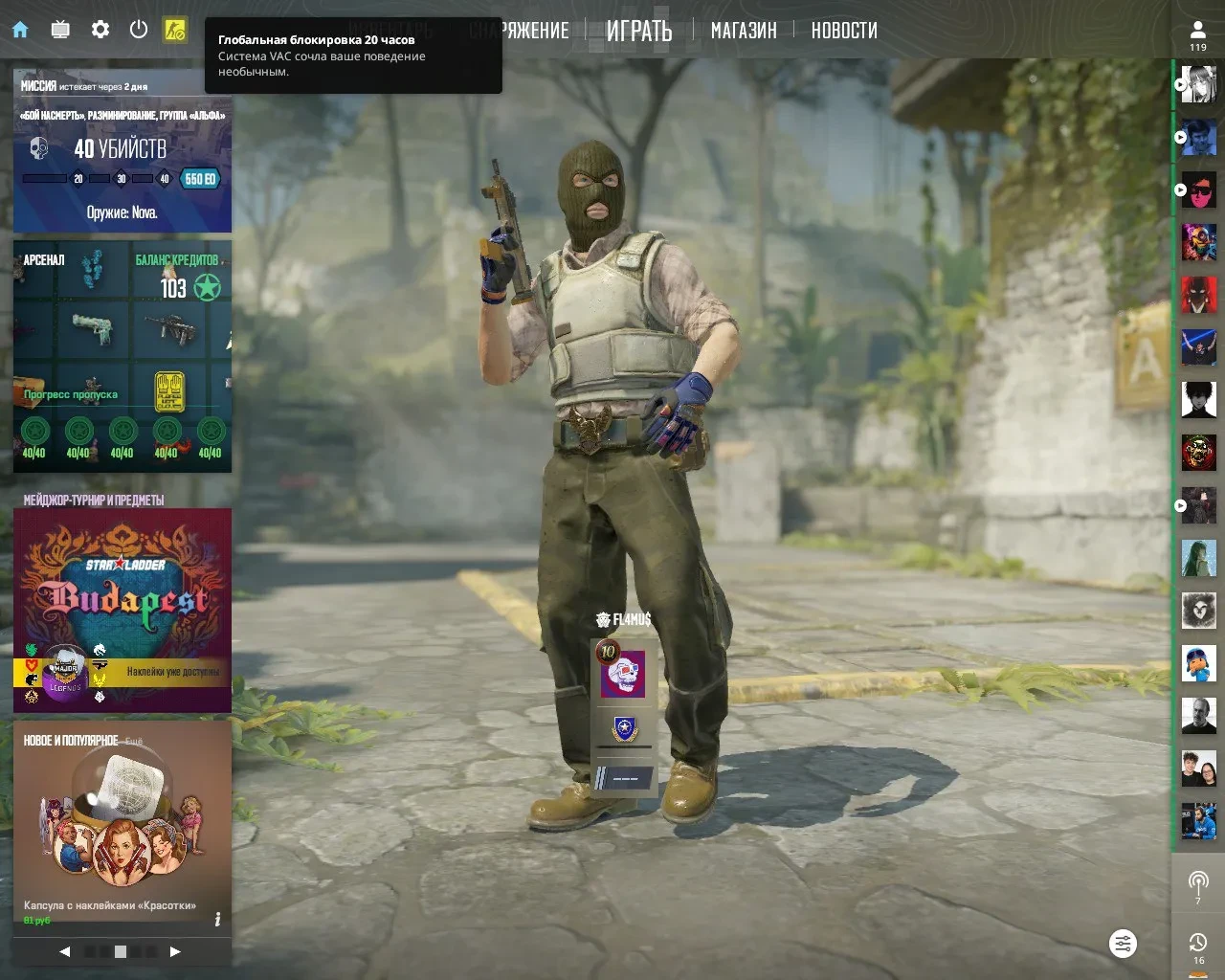The height and width of the screenshot is (980, 1225).
Task: Open the ИГРАТЬ play tab
Action: 639,32
